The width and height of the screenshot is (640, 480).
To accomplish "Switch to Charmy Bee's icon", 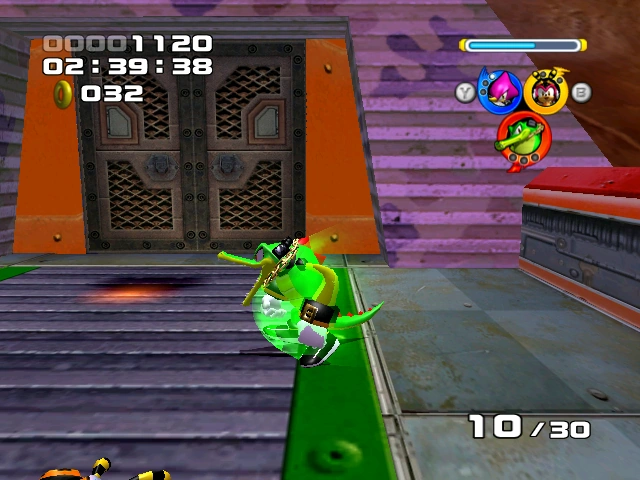I will pyautogui.click(x=546, y=91).
